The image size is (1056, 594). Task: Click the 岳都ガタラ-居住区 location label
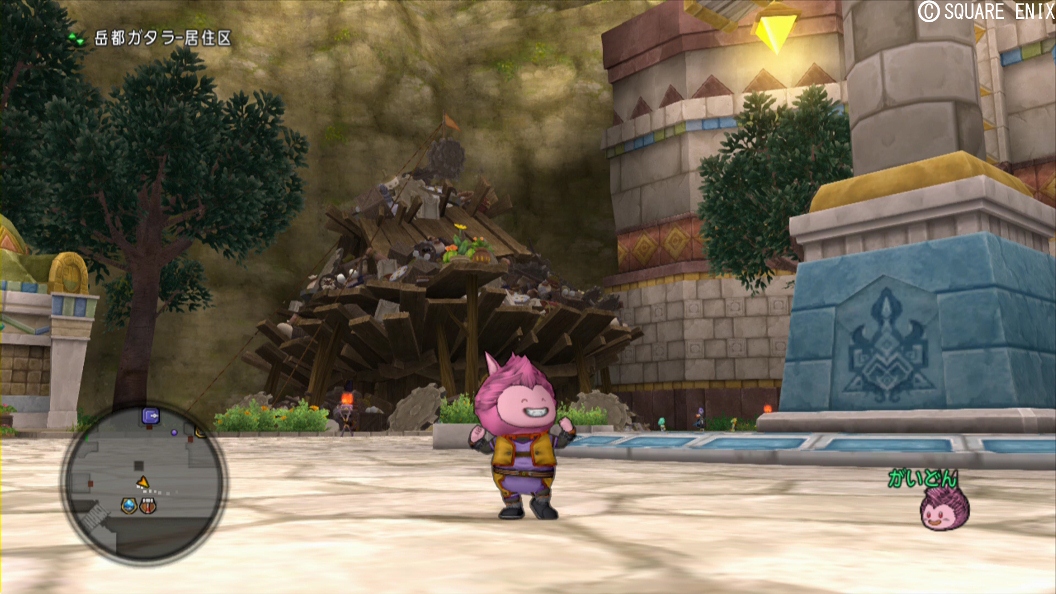coord(162,39)
